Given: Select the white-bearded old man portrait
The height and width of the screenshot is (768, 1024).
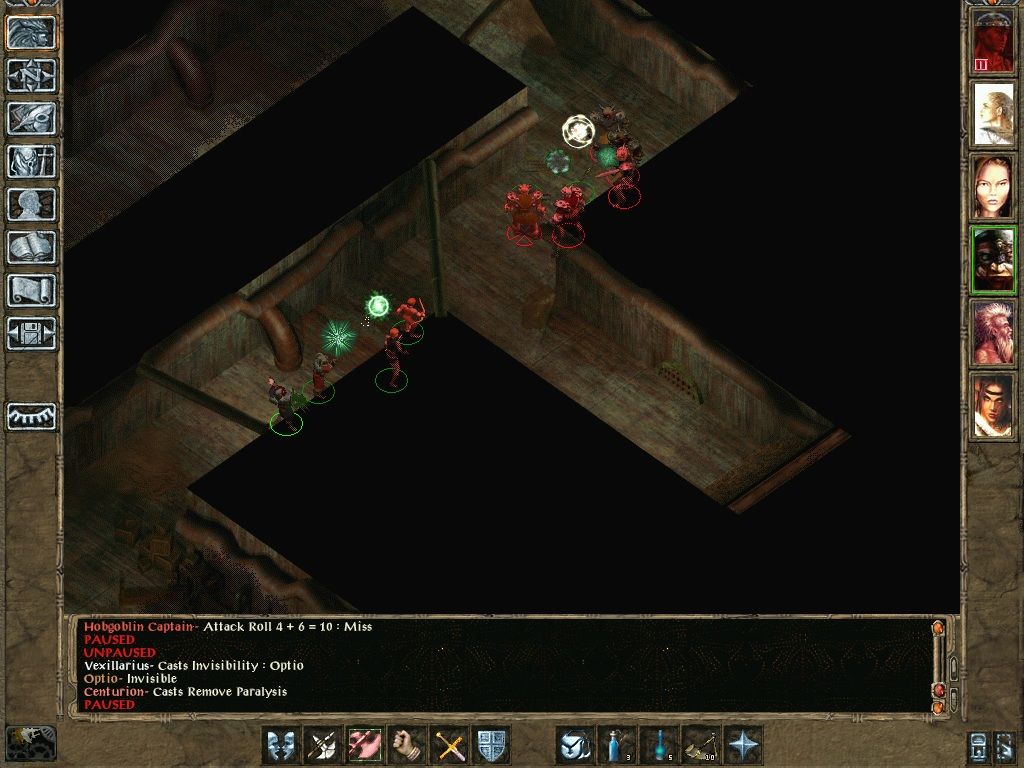Looking at the screenshot, I should tap(993, 332).
